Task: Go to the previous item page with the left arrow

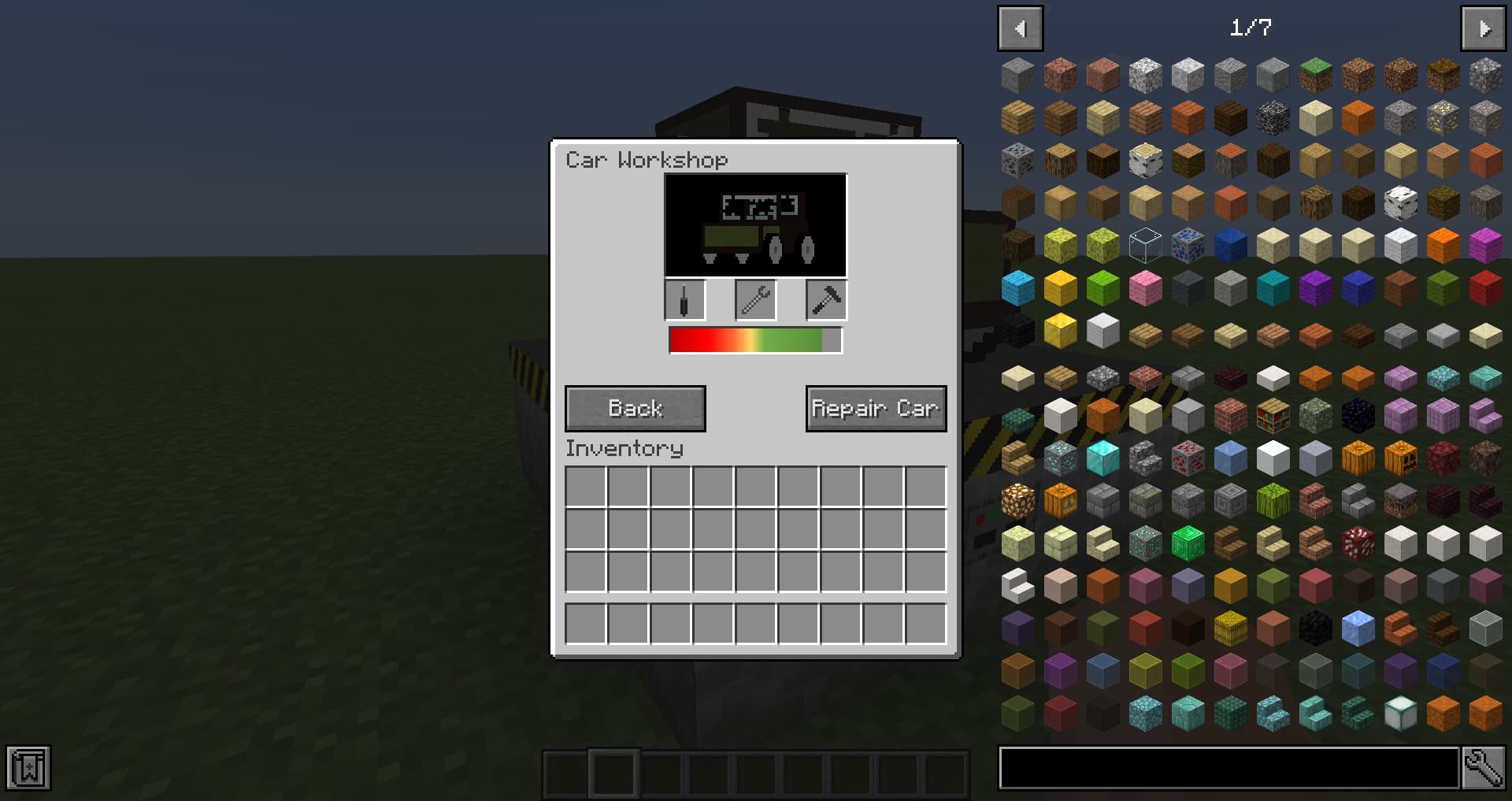Action: [1020, 28]
